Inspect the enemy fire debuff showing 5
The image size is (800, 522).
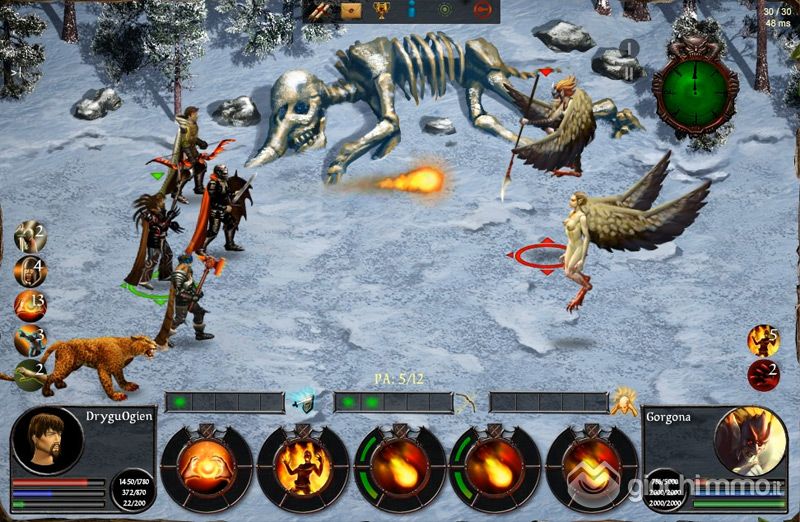coord(763,340)
